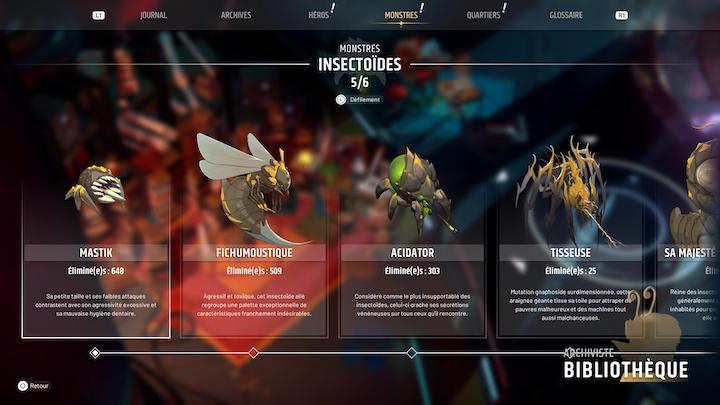Switch to the Journal tab
720x405 pixels.
(153, 15)
